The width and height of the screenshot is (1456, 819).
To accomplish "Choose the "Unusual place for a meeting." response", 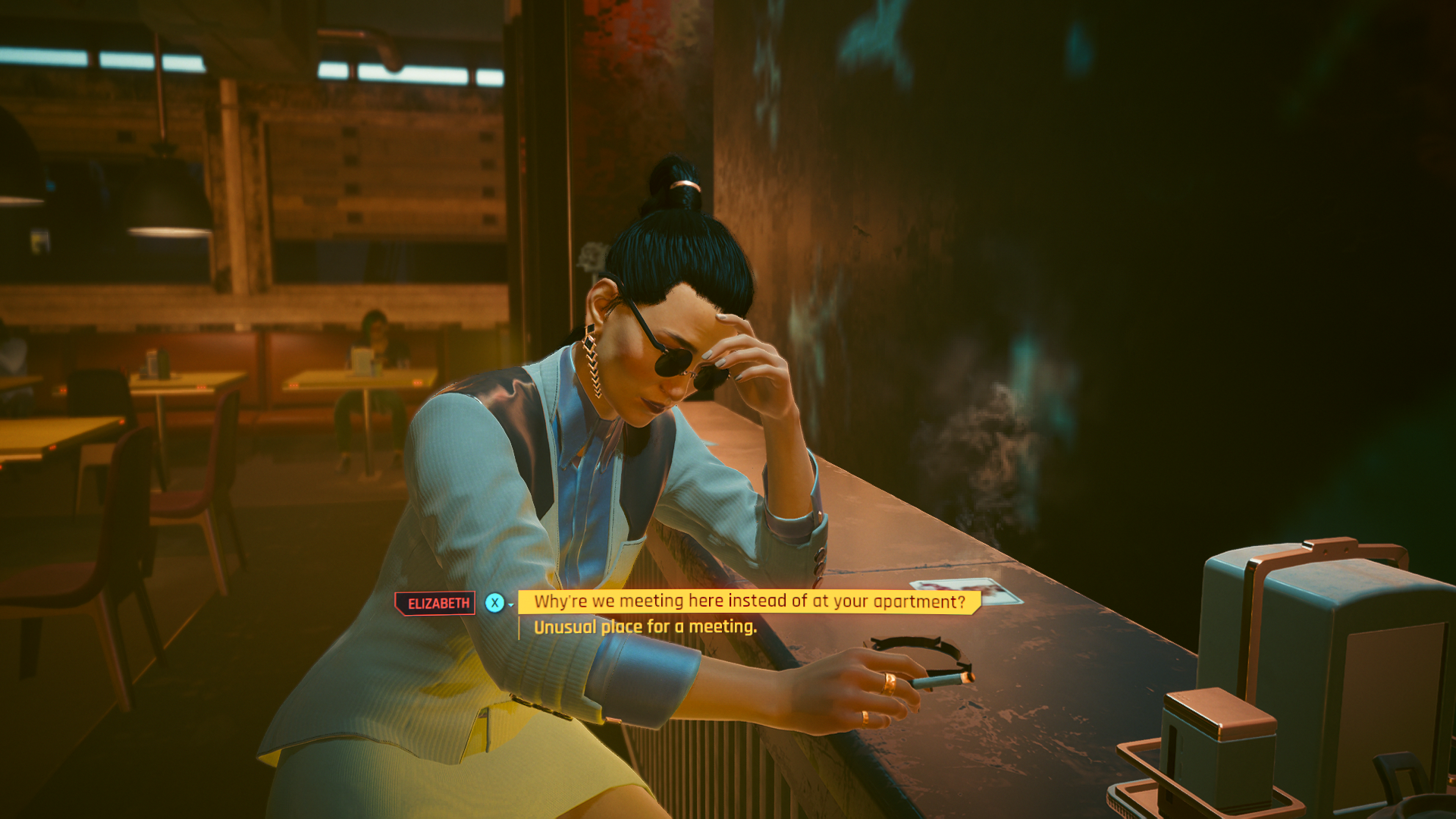I will pos(643,628).
